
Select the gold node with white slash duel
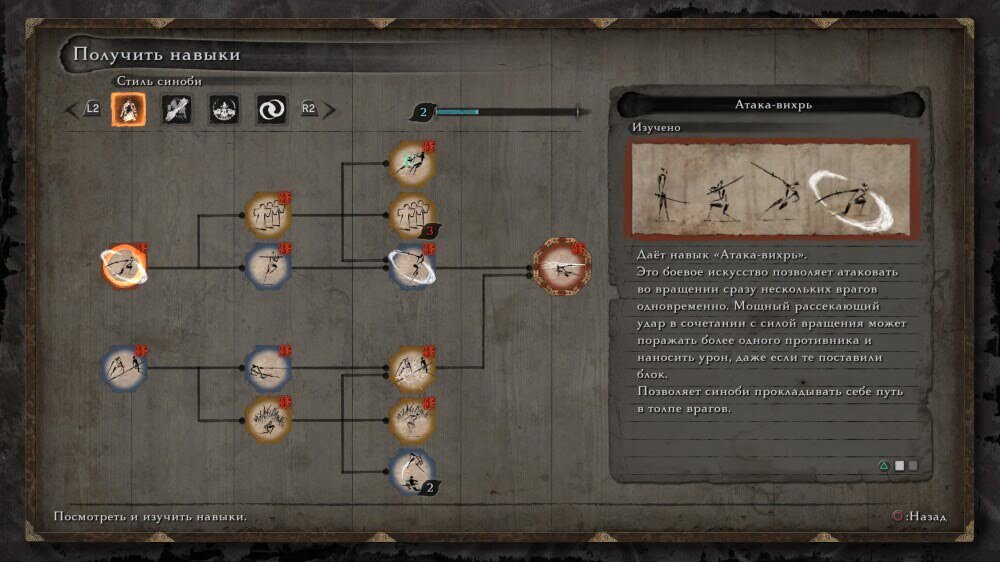(x=411, y=369)
